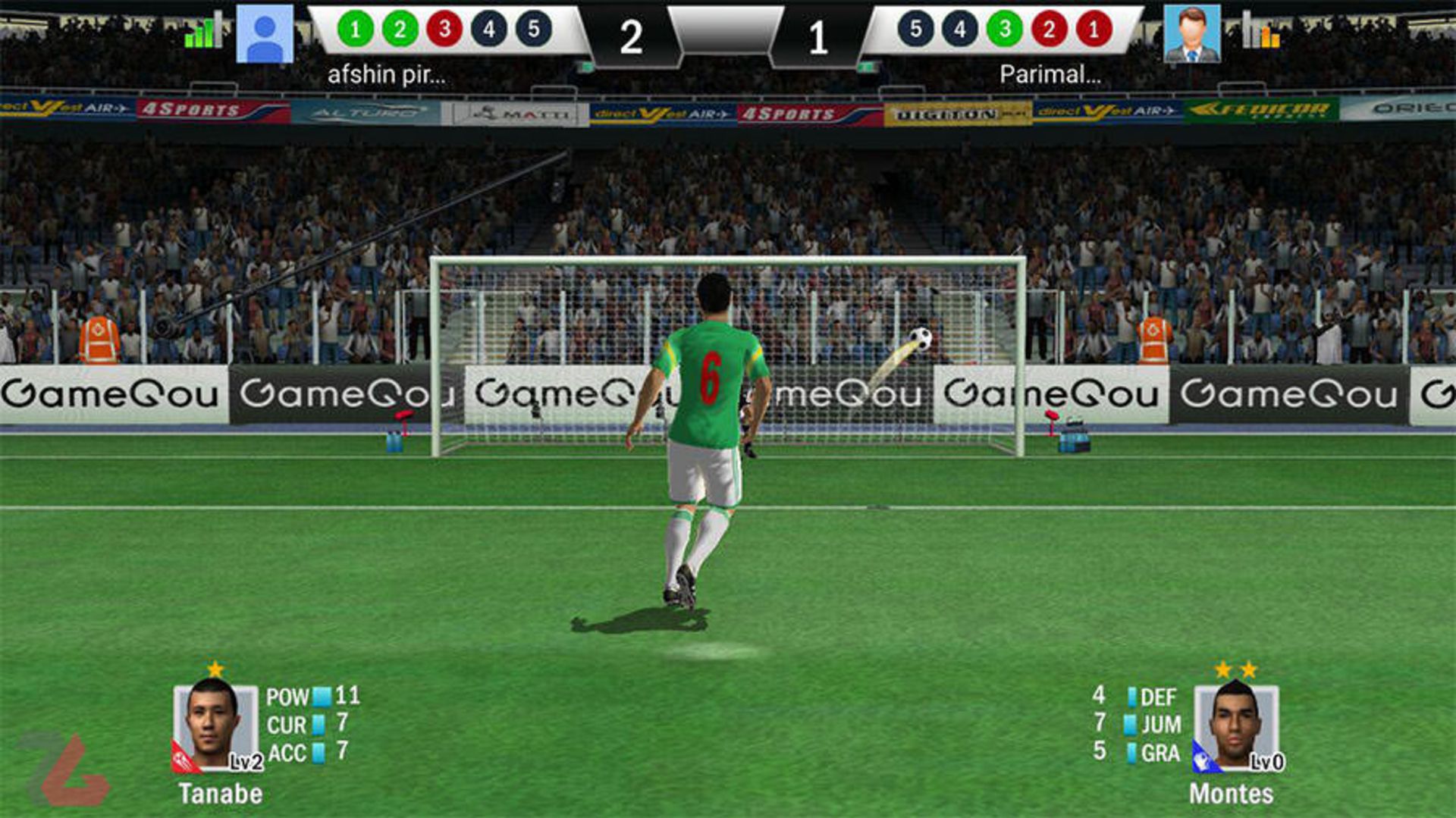The height and width of the screenshot is (818, 1456).
Task: Open afshin pir's blue profile avatar
Action: pos(265,34)
